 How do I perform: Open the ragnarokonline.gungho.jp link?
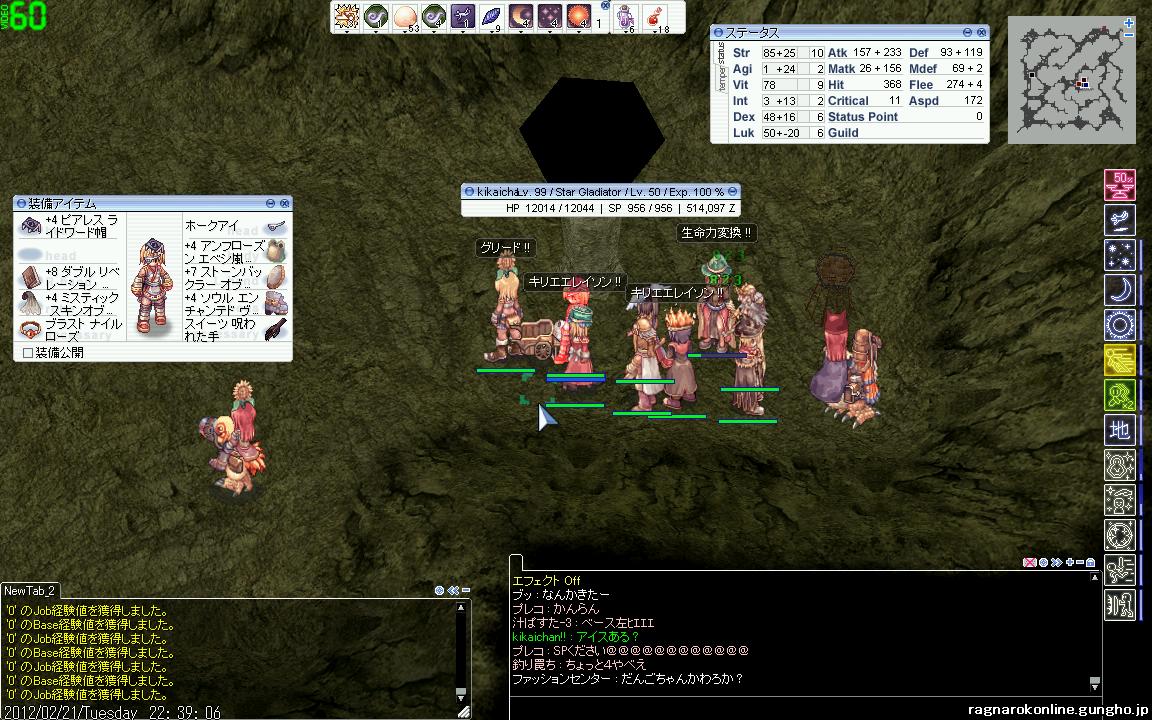[x=1060, y=709]
